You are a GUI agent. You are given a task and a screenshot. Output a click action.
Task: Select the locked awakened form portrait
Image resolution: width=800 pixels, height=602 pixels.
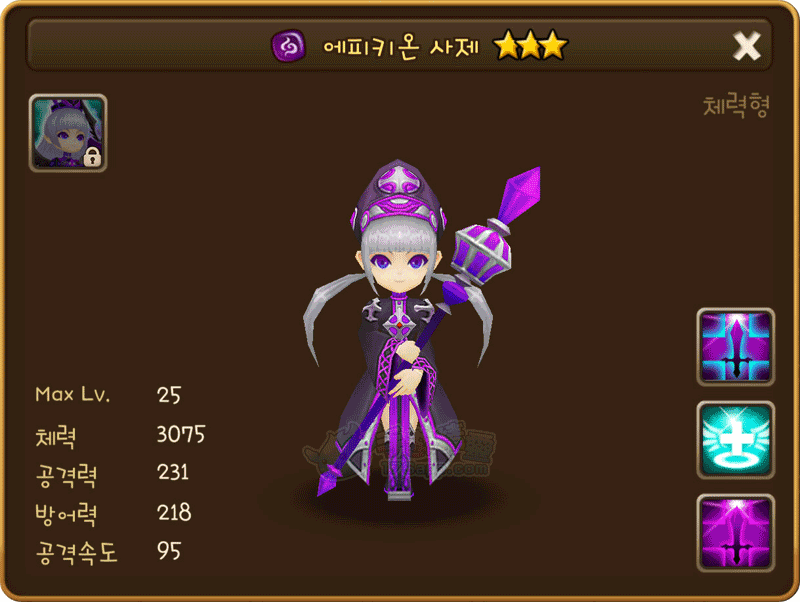tap(68, 133)
